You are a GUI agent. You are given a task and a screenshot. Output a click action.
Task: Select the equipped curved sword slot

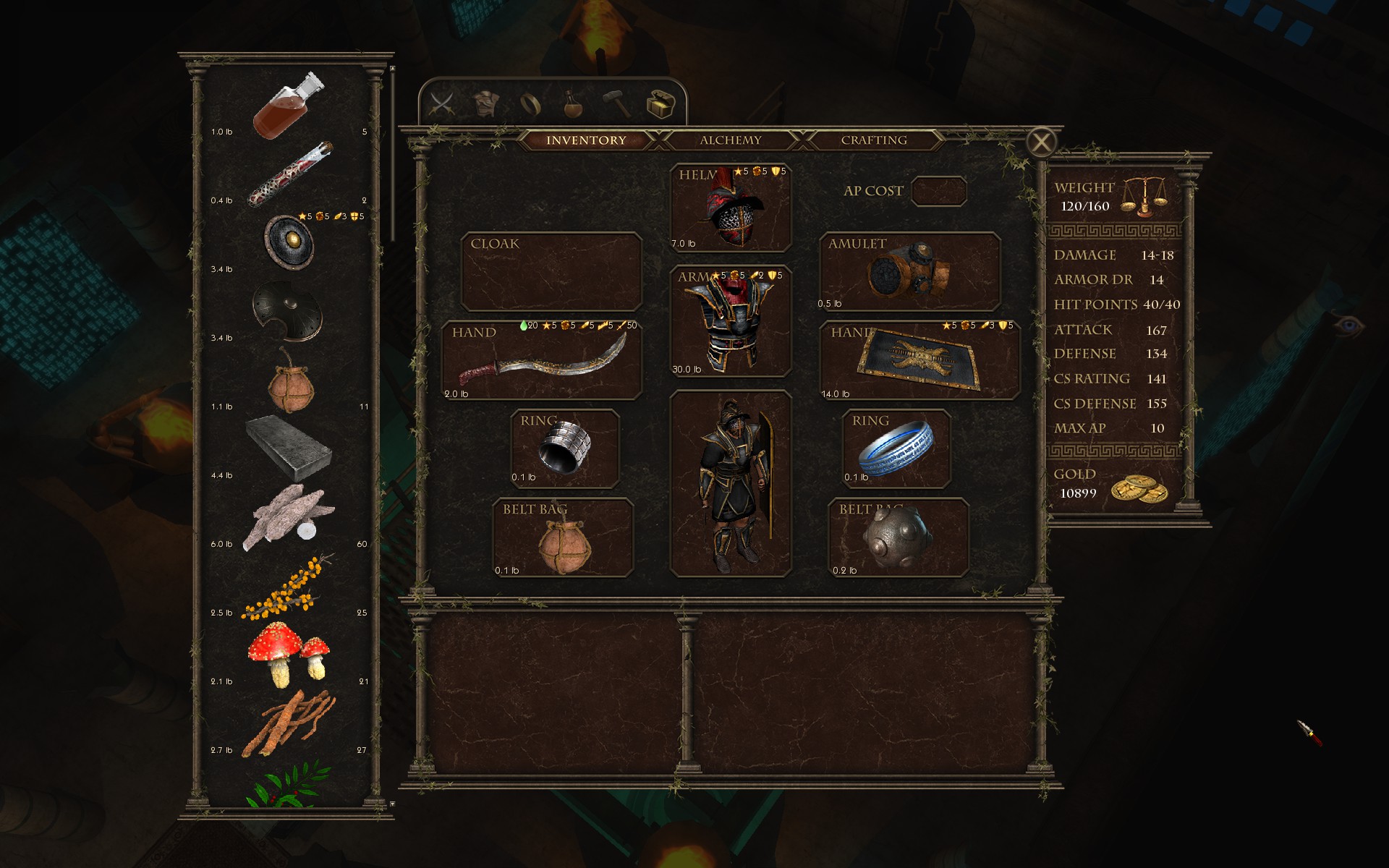pos(543,360)
